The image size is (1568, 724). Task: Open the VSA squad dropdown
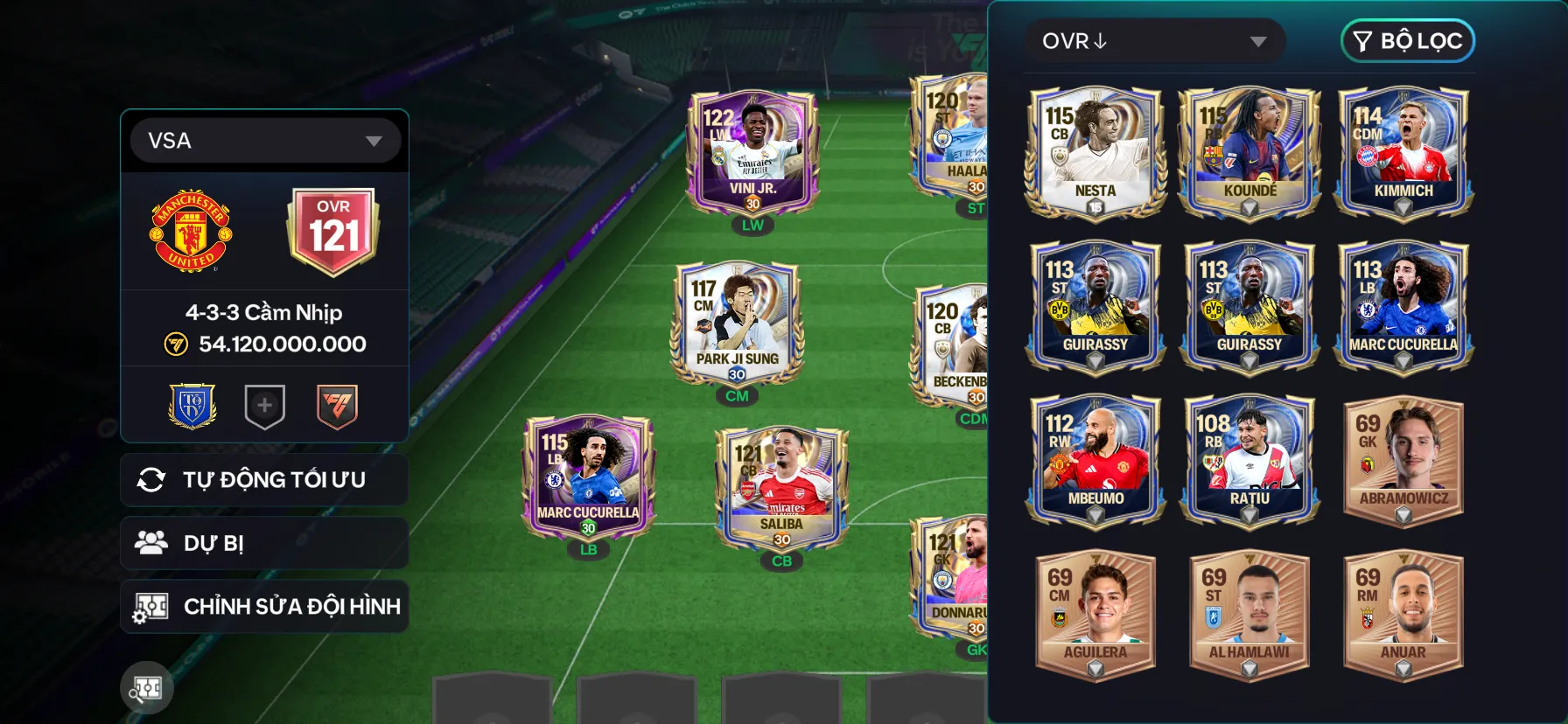[x=264, y=141]
